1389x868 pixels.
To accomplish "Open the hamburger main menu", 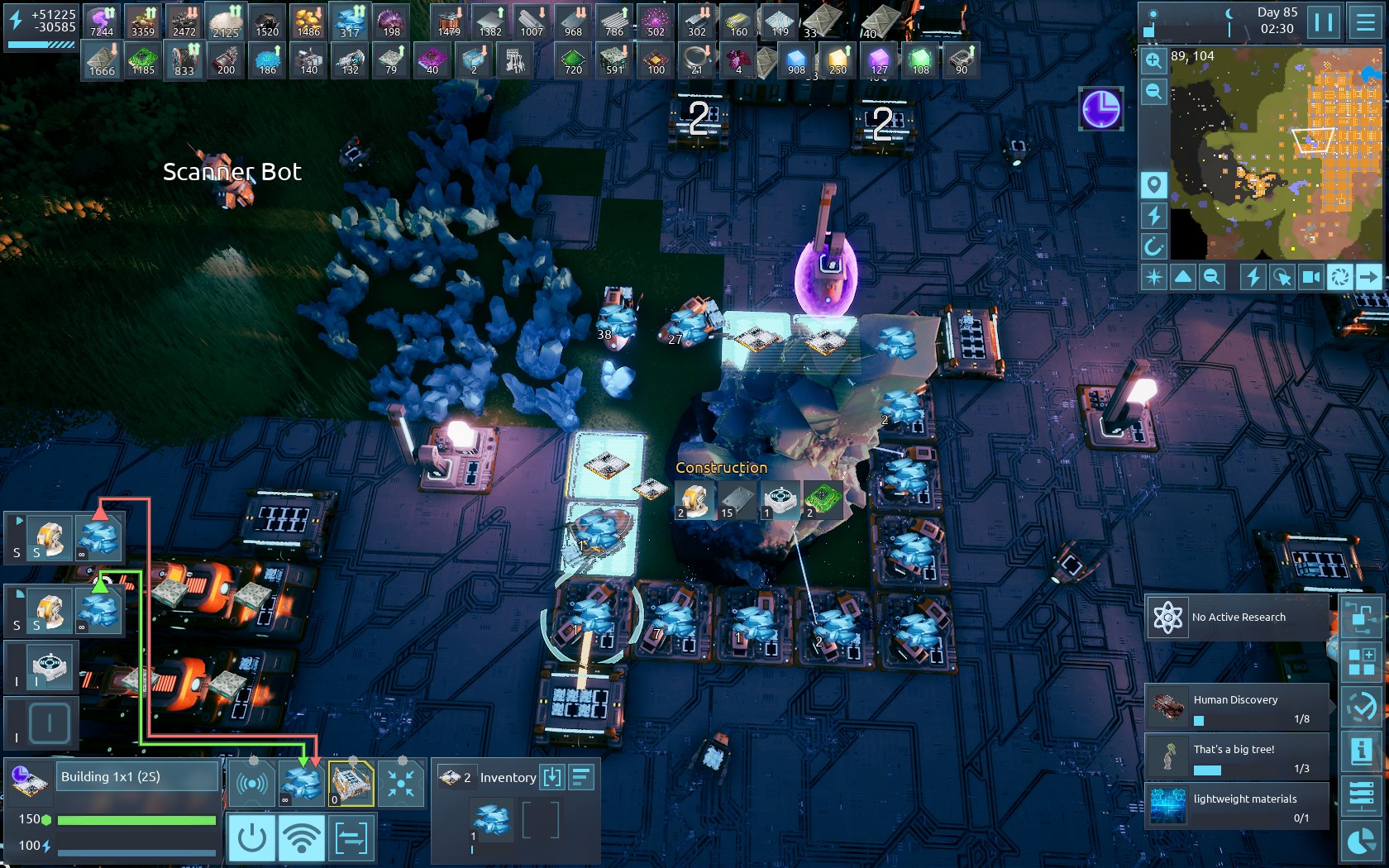I will click(x=1366, y=22).
